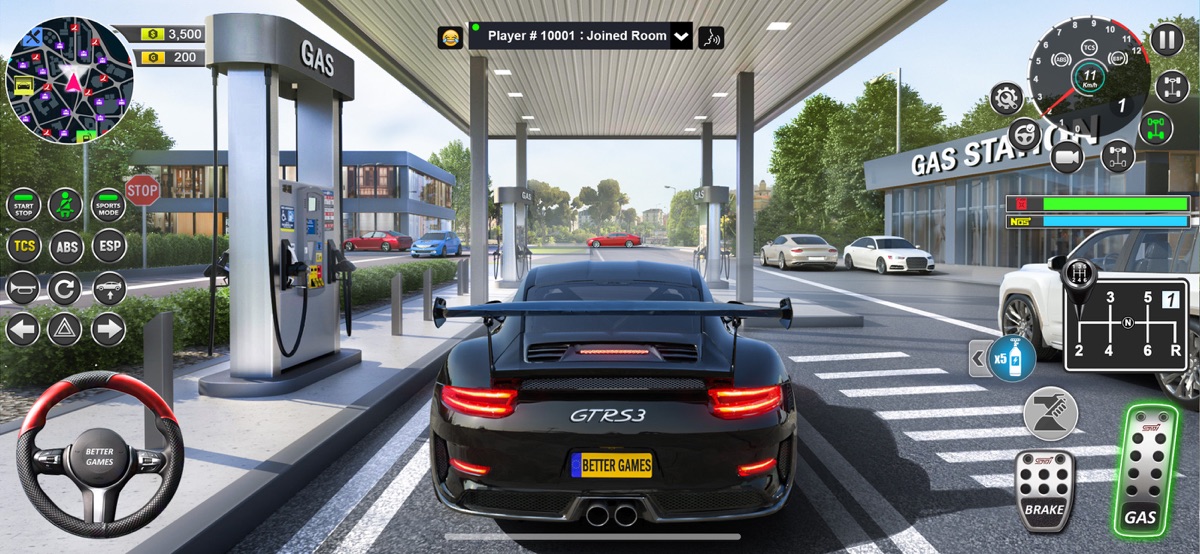Screen dimensions: 1200x554
Task: Step on the BRAKE pedal
Action: coord(1043,487)
